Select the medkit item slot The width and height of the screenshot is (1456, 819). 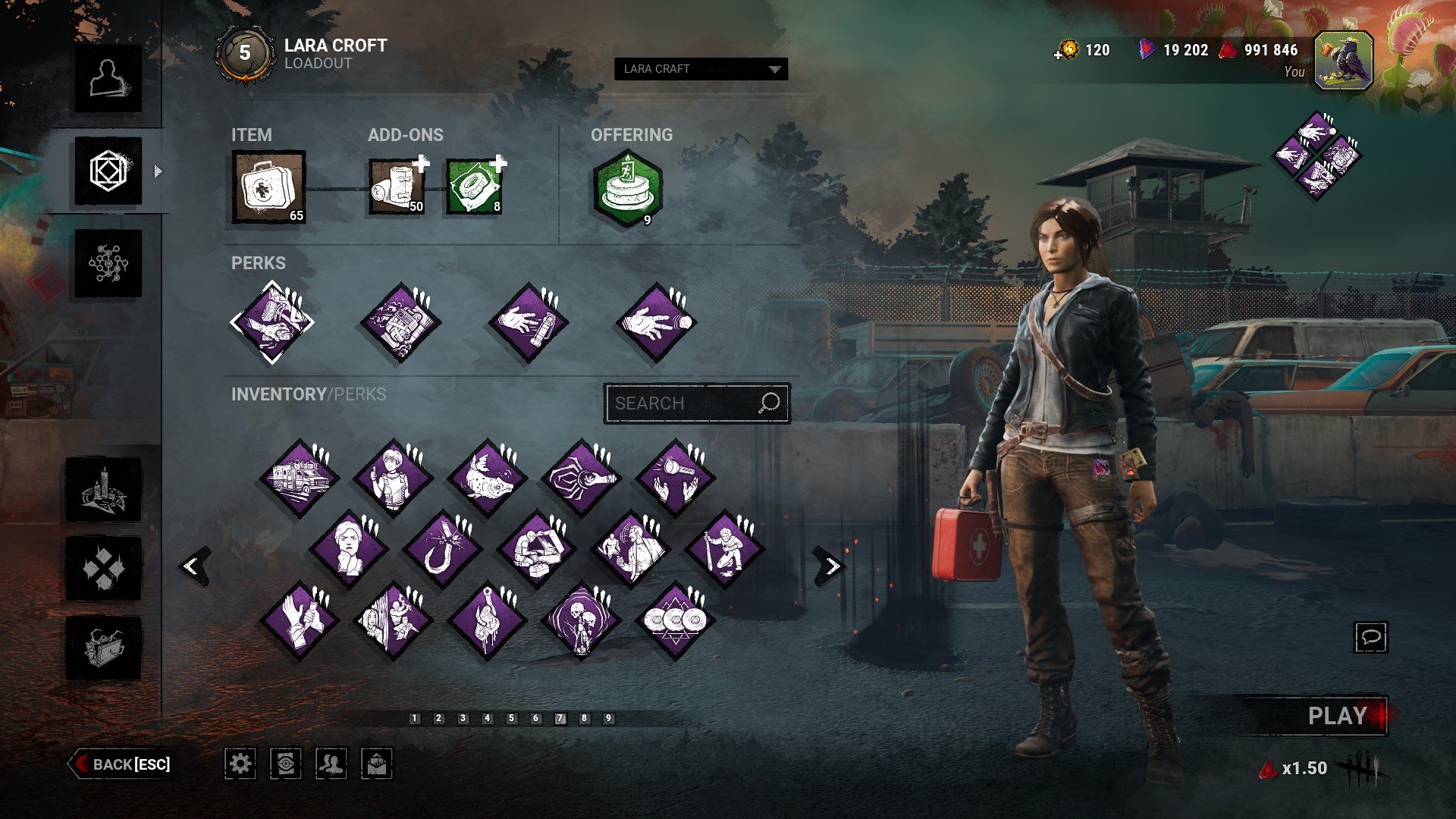point(269,187)
